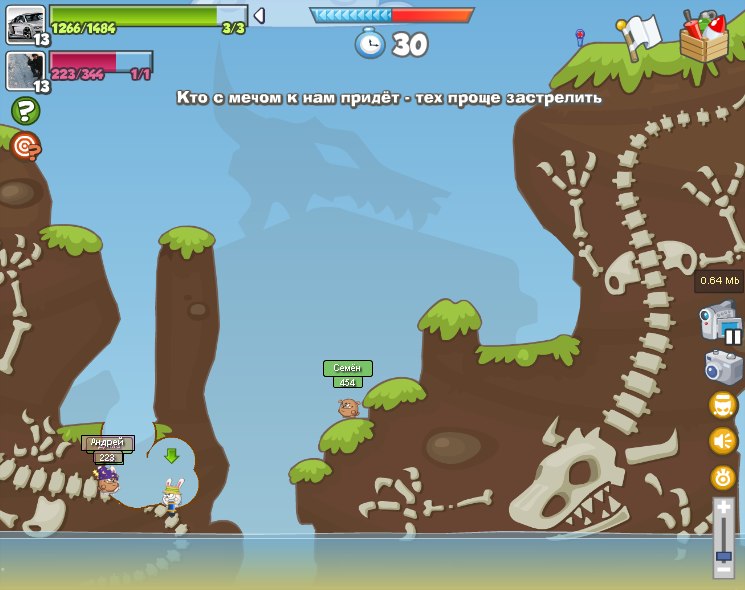Zoom in with the plus button
The width and height of the screenshot is (745, 590).
723,508
